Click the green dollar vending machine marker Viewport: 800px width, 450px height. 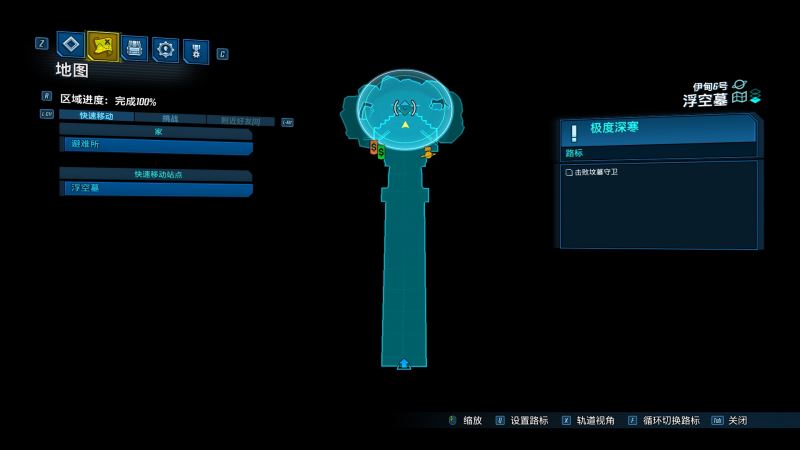point(381,152)
